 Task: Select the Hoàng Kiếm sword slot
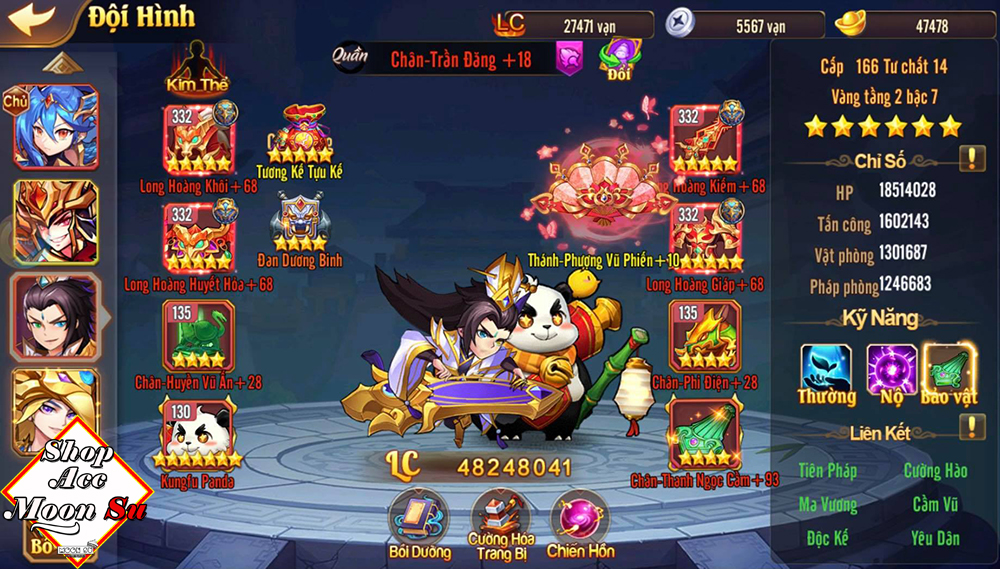[x=705, y=139]
